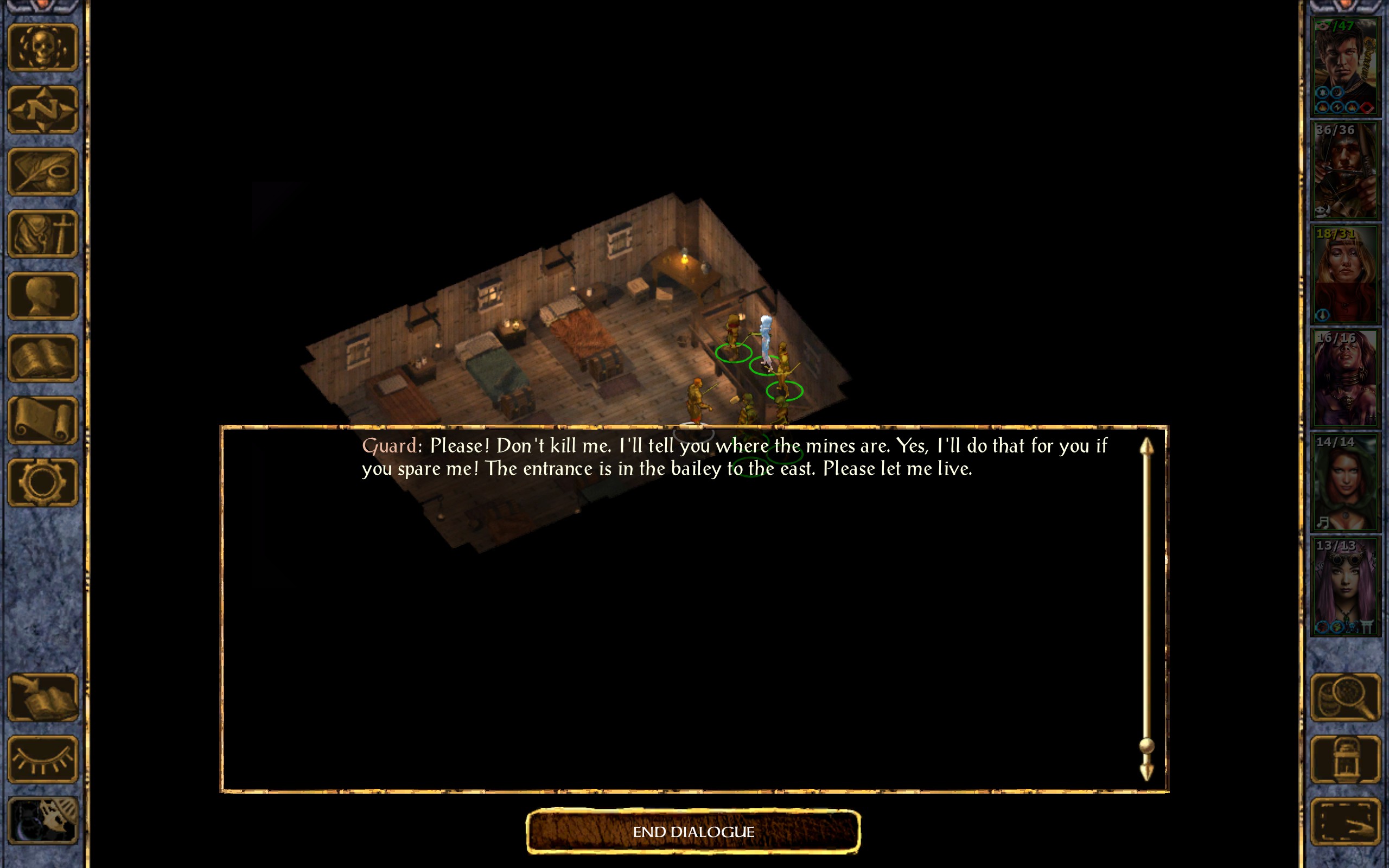The image size is (1389, 868).
Task: Select the blonde woman portrait with 18/31
Action: tap(1345, 274)
